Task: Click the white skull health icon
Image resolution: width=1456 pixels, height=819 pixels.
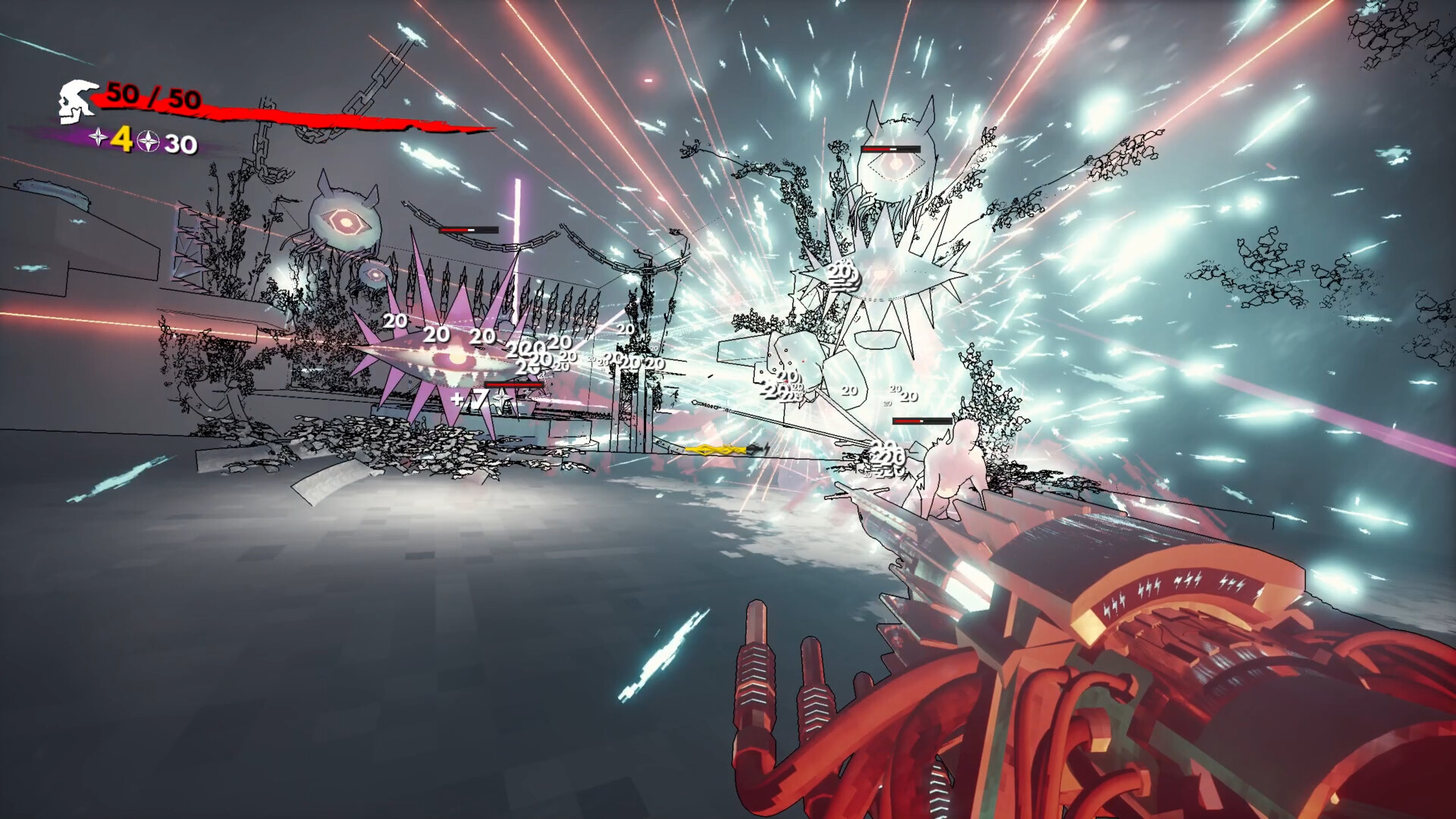Action: 76,101
